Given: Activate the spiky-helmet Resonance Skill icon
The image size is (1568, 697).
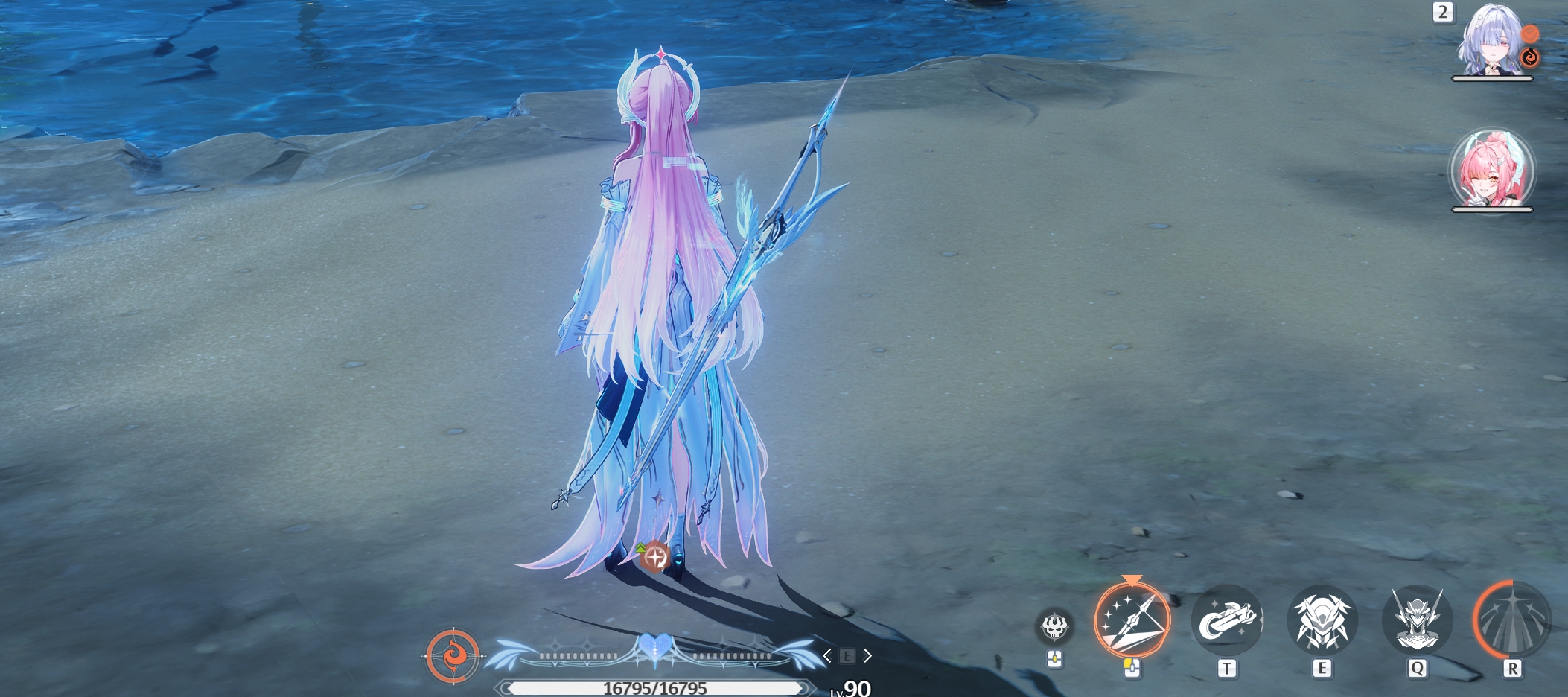Looking at the screenshot, I should 1322,620.
